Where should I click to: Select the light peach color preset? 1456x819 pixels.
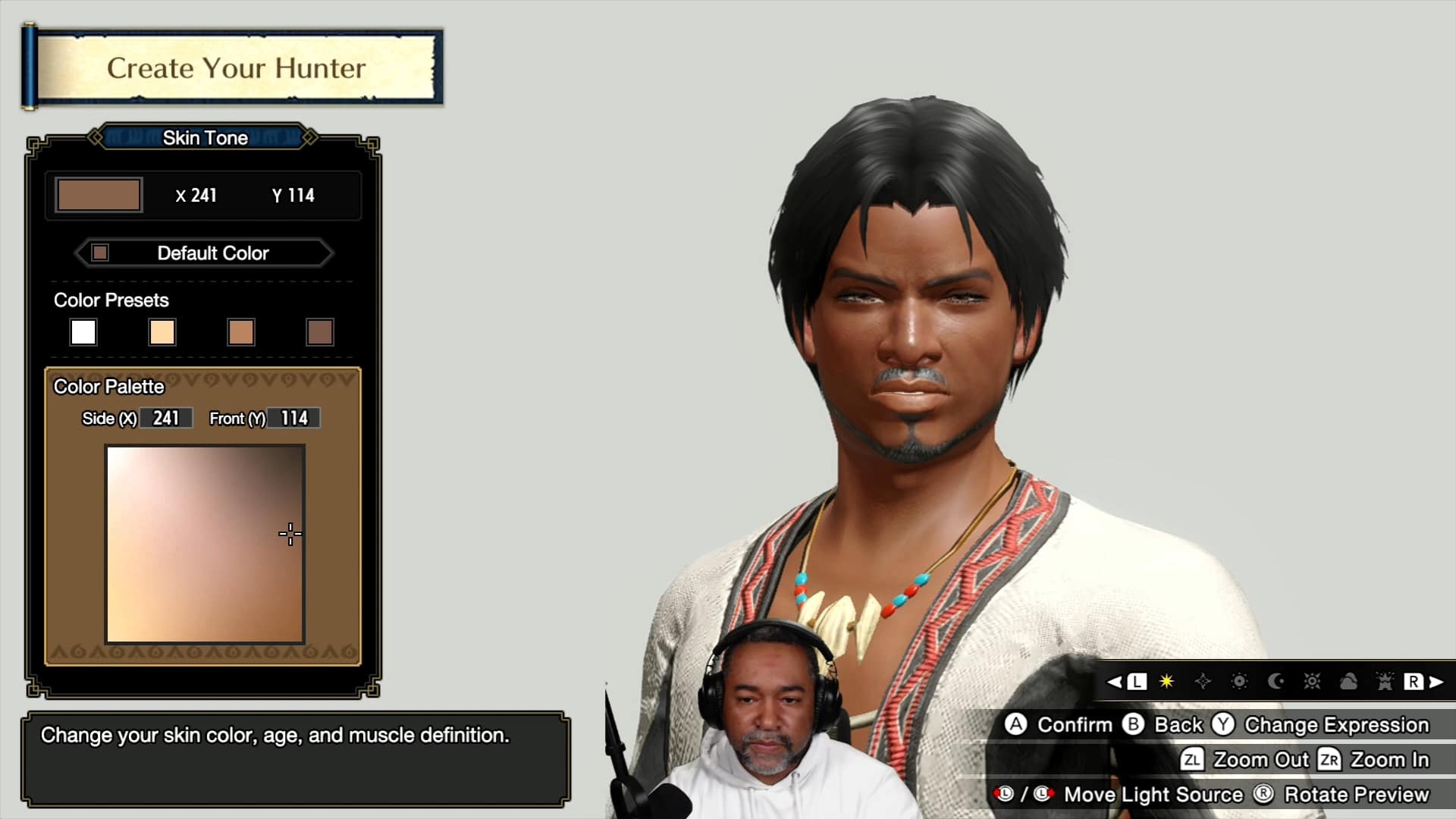(x=162, y=332)
